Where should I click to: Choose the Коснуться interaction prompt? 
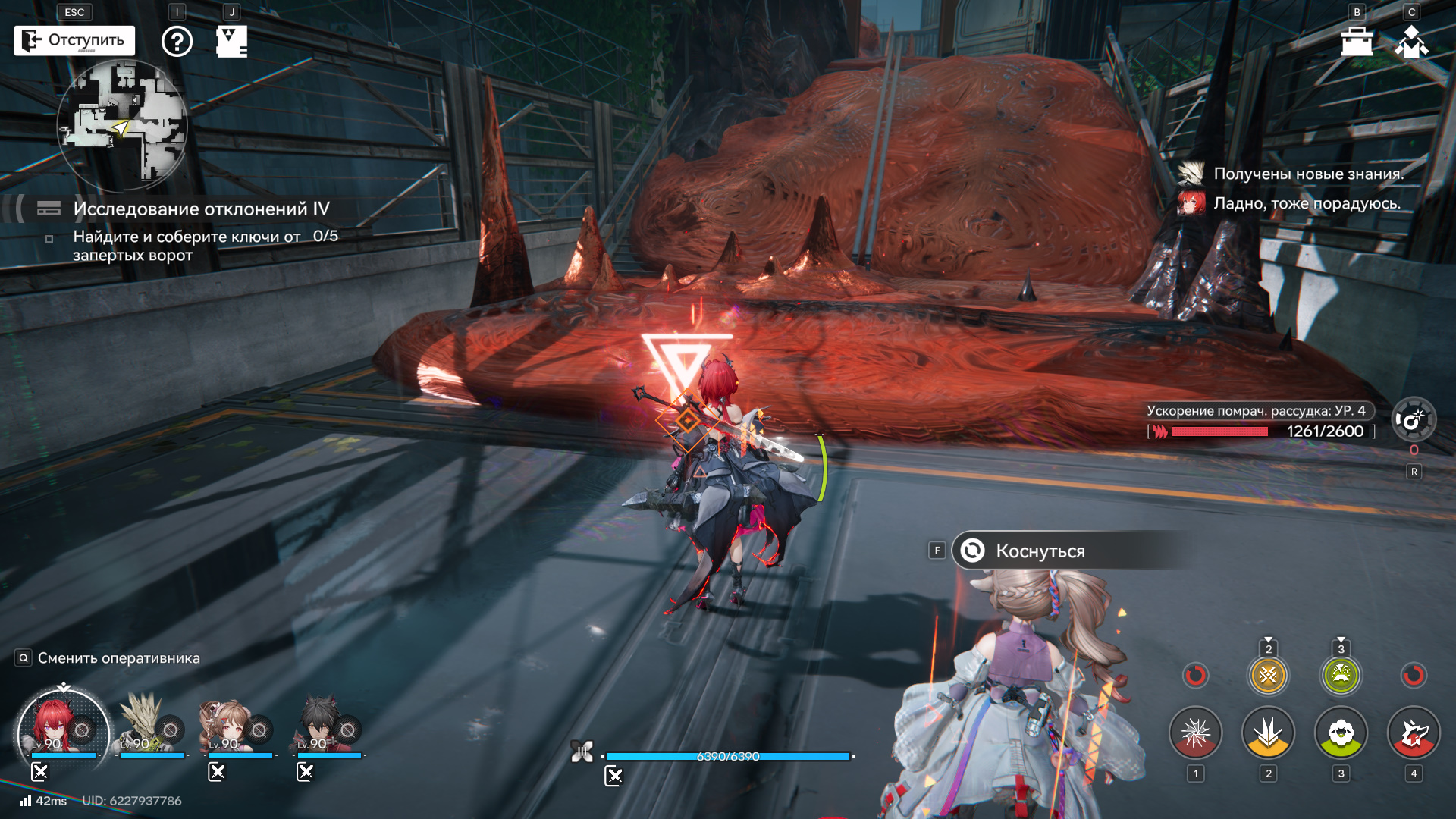1039,551
